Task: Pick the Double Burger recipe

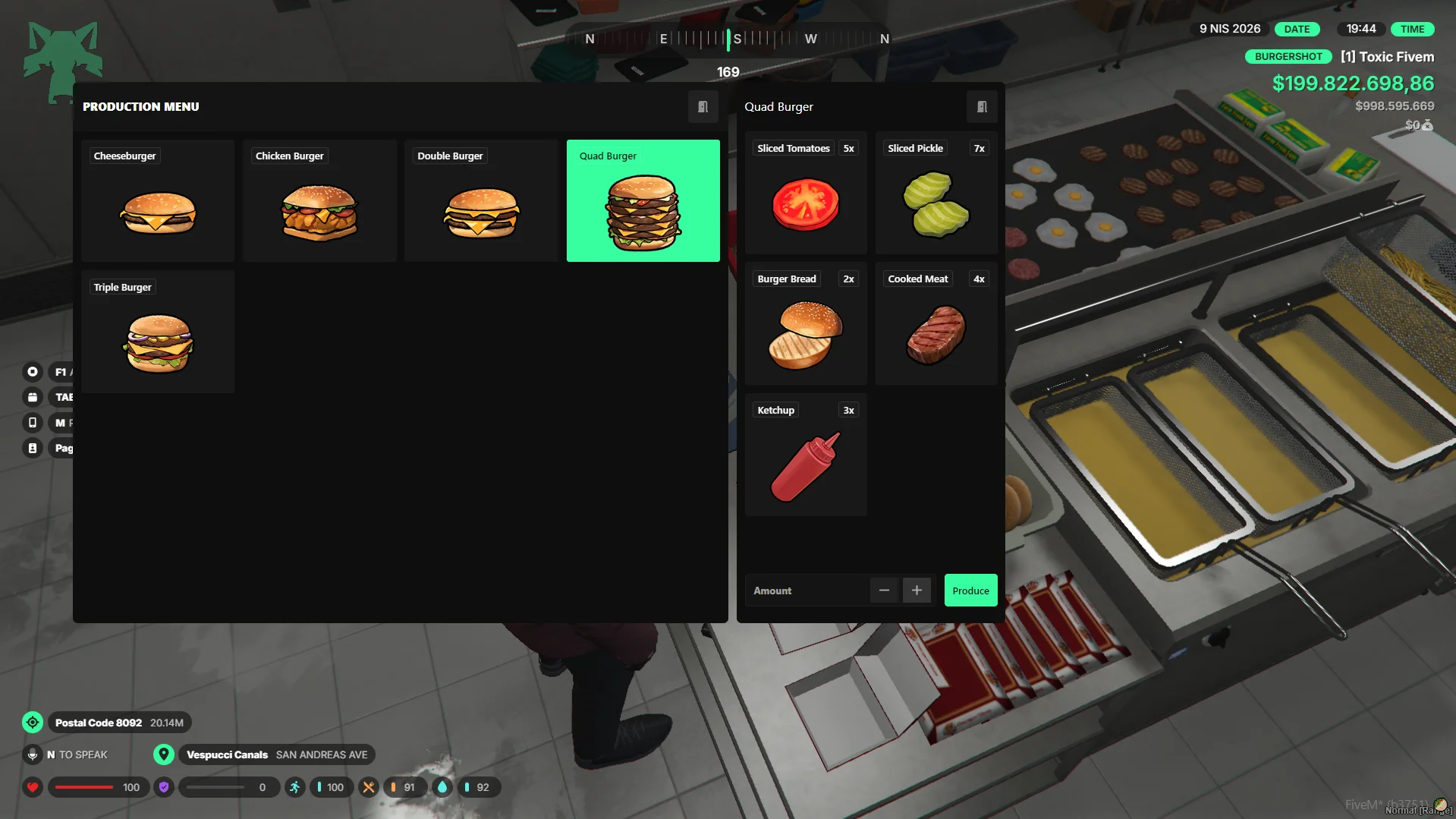Action: click(481, 201)
